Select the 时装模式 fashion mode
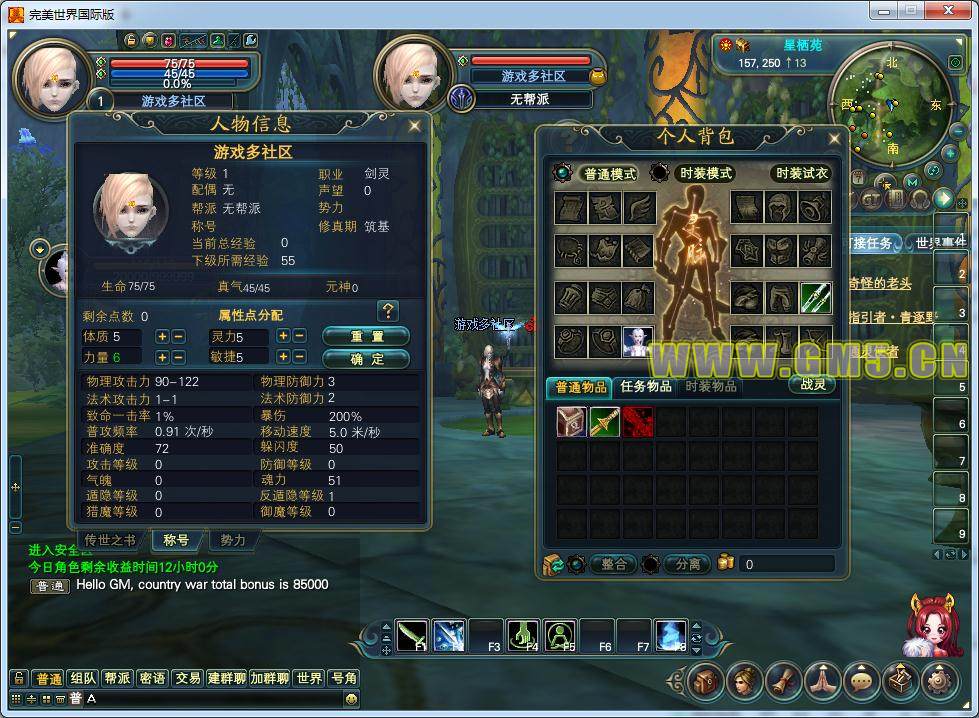Viewport: 979px width, 718px height. [706, 173]
